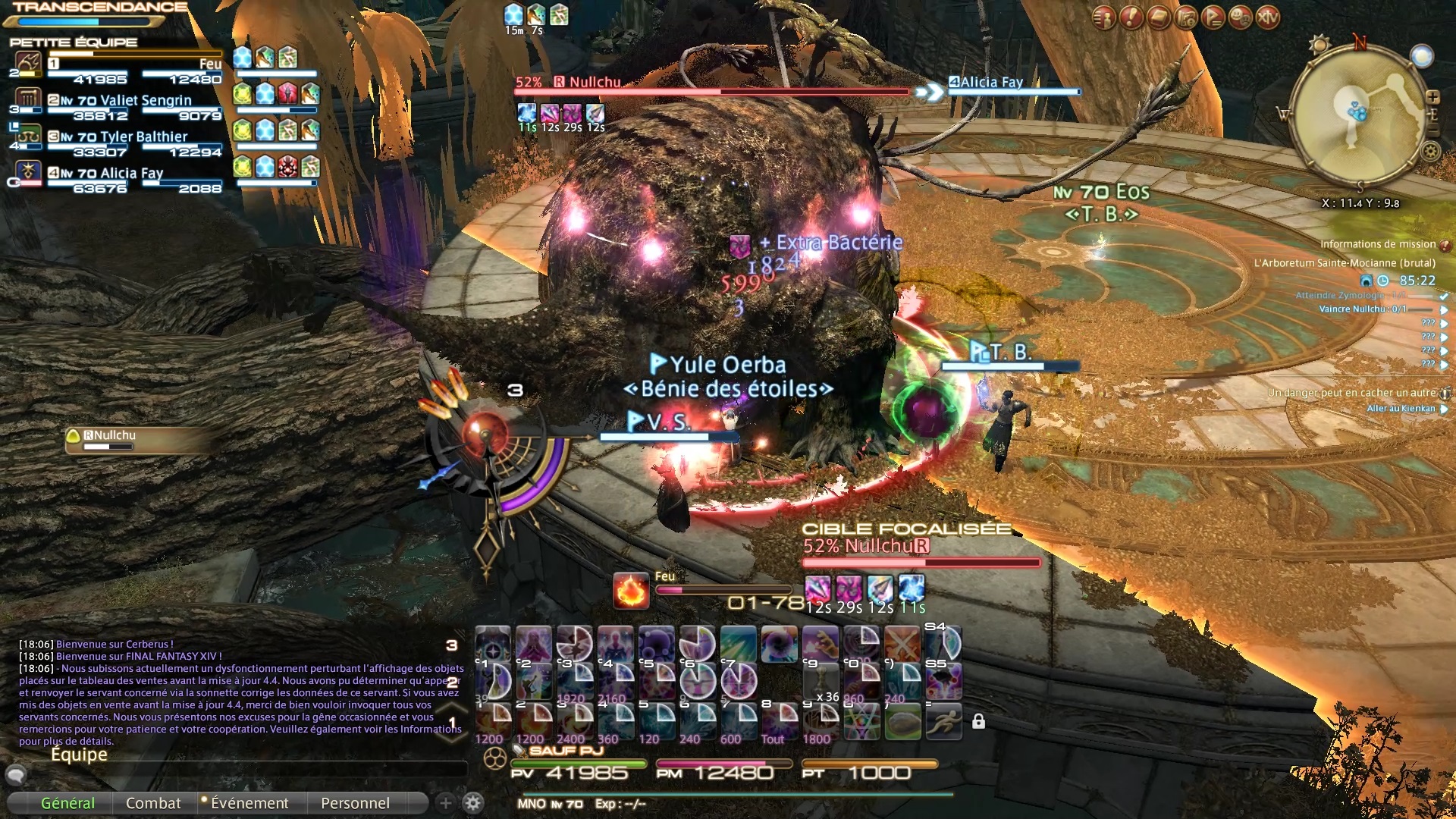Switch to the Général chat tab

coord(67,803)
